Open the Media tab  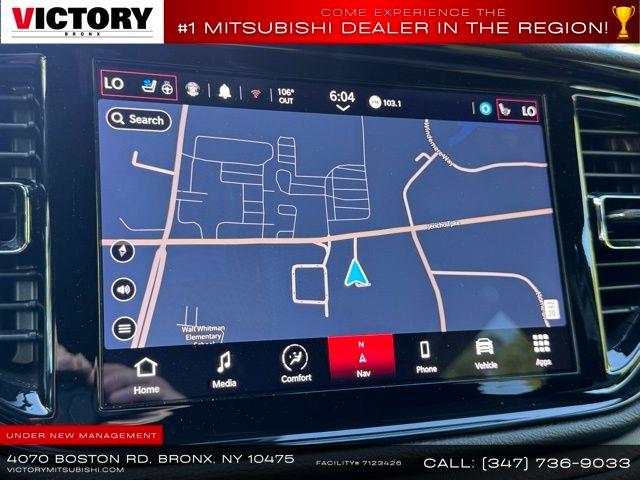224,369
